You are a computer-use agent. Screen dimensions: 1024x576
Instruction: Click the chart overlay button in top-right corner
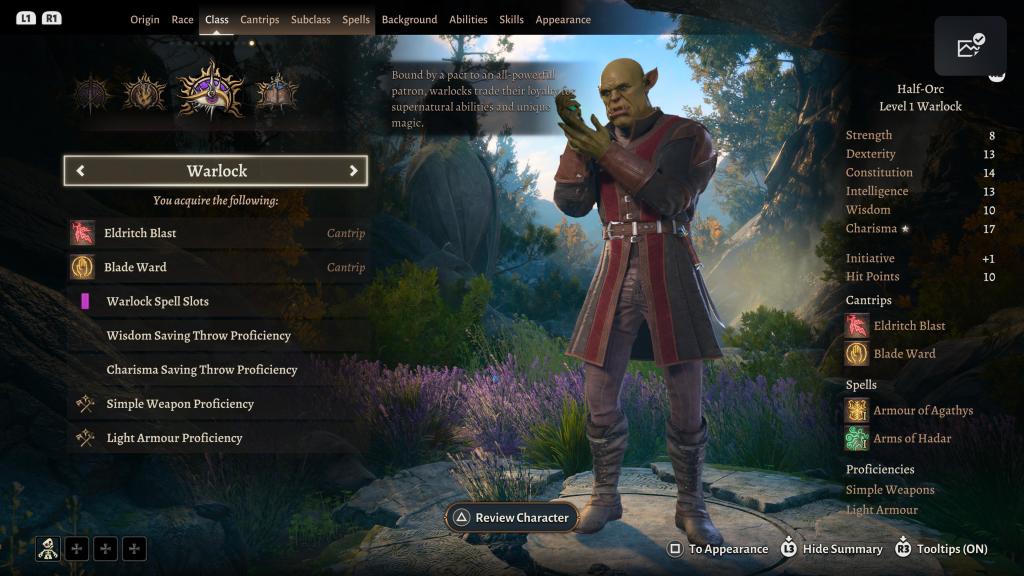[970, 46]
